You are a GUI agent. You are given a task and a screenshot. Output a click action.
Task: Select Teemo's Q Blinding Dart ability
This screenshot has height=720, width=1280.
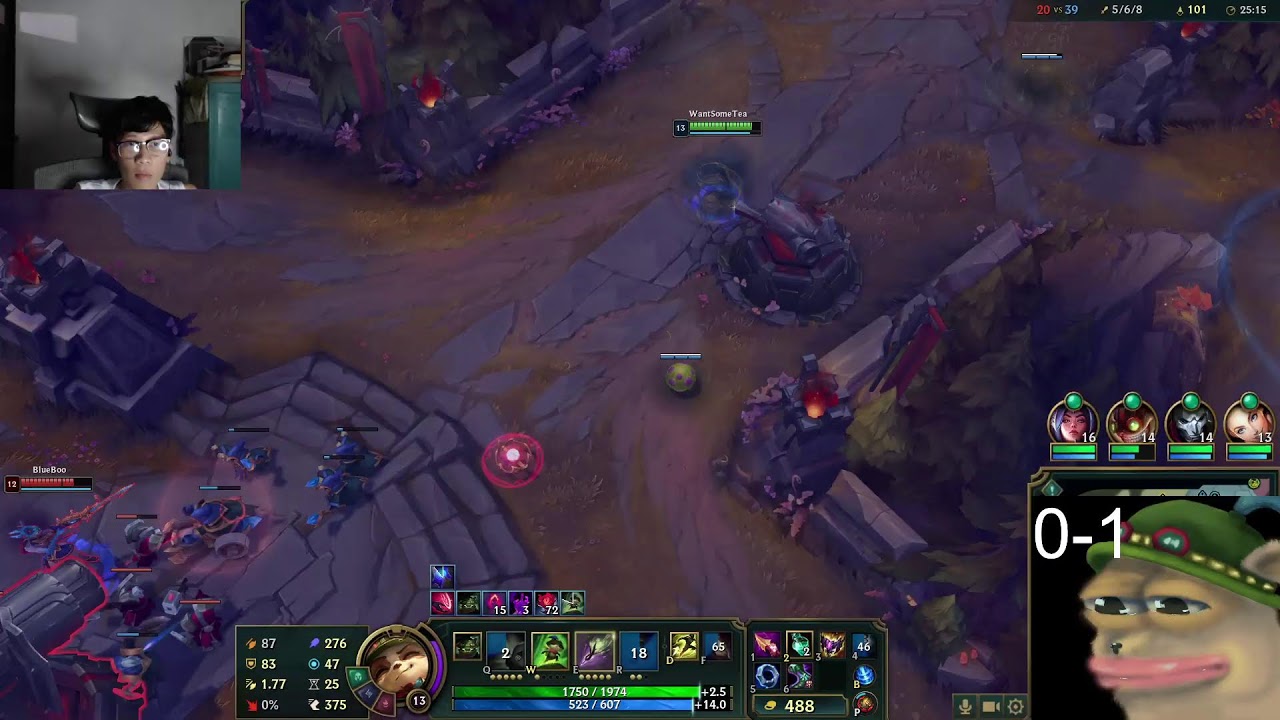[503, 648]
